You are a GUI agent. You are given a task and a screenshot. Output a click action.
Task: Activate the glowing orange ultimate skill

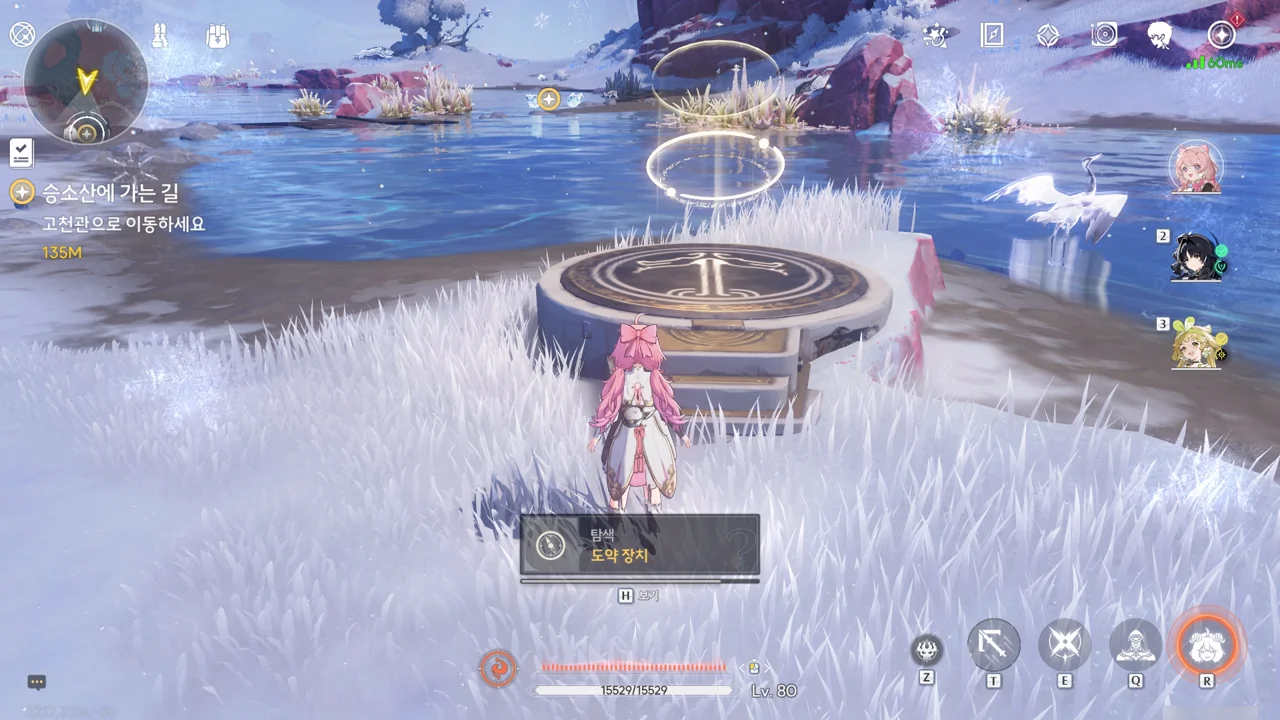point(1207,645)
